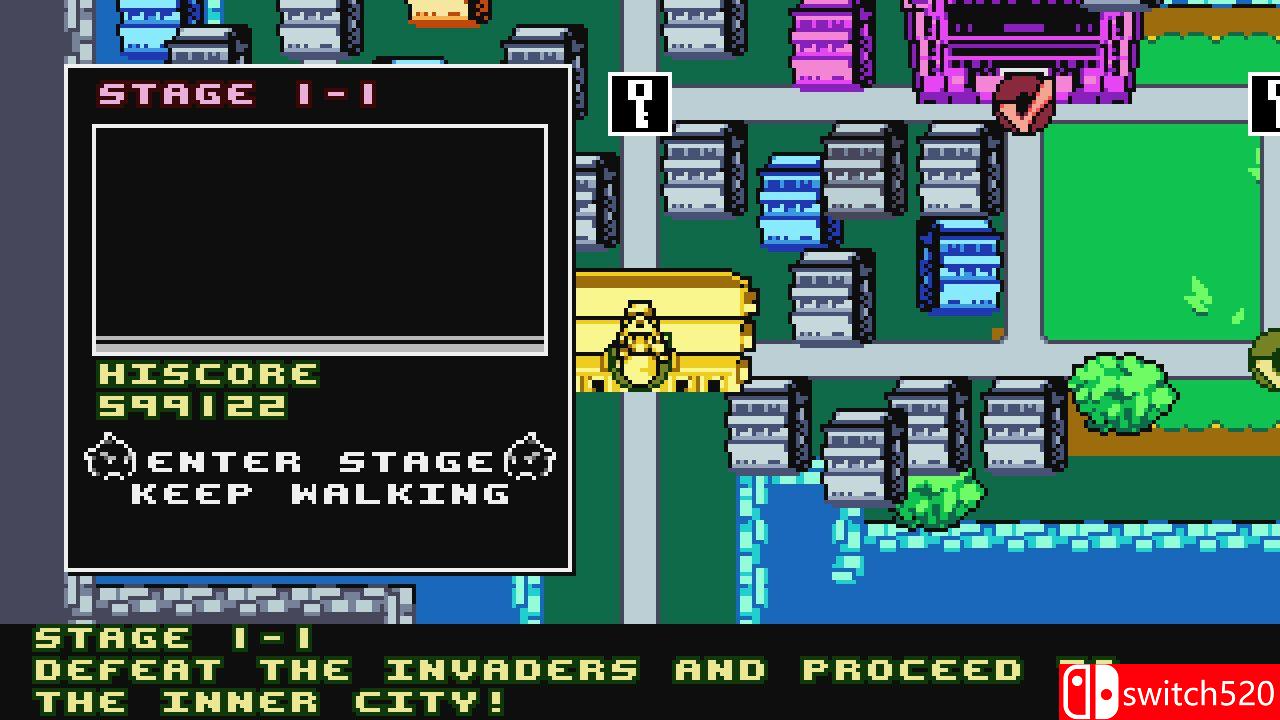Expand the Stage 1-1 preview window
The height and width of the screenshot is (720, 1280).
320,318
